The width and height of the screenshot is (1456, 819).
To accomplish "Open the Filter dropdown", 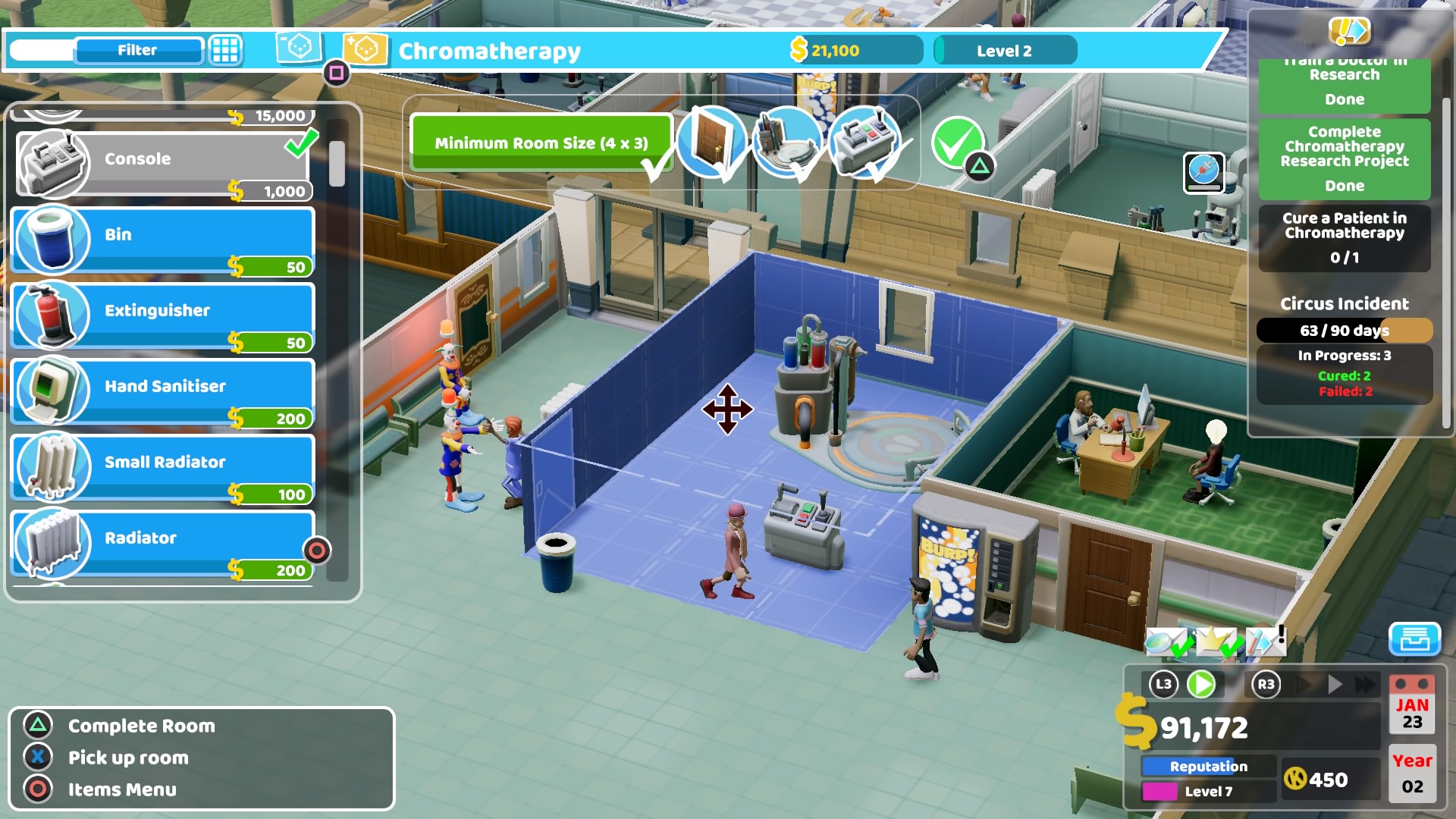I will click(136, 50).
